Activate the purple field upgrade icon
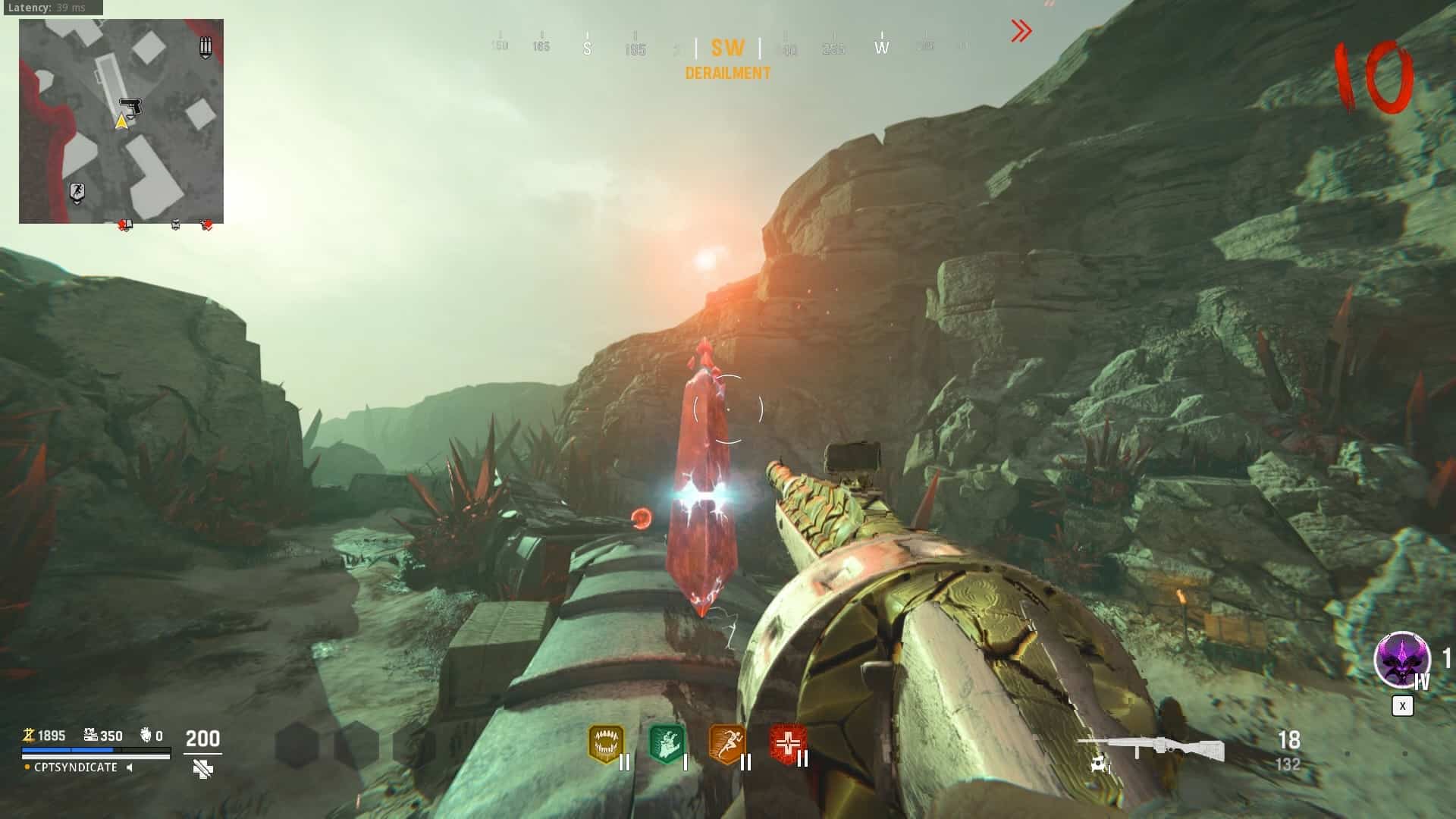 tap(1401, 660)
